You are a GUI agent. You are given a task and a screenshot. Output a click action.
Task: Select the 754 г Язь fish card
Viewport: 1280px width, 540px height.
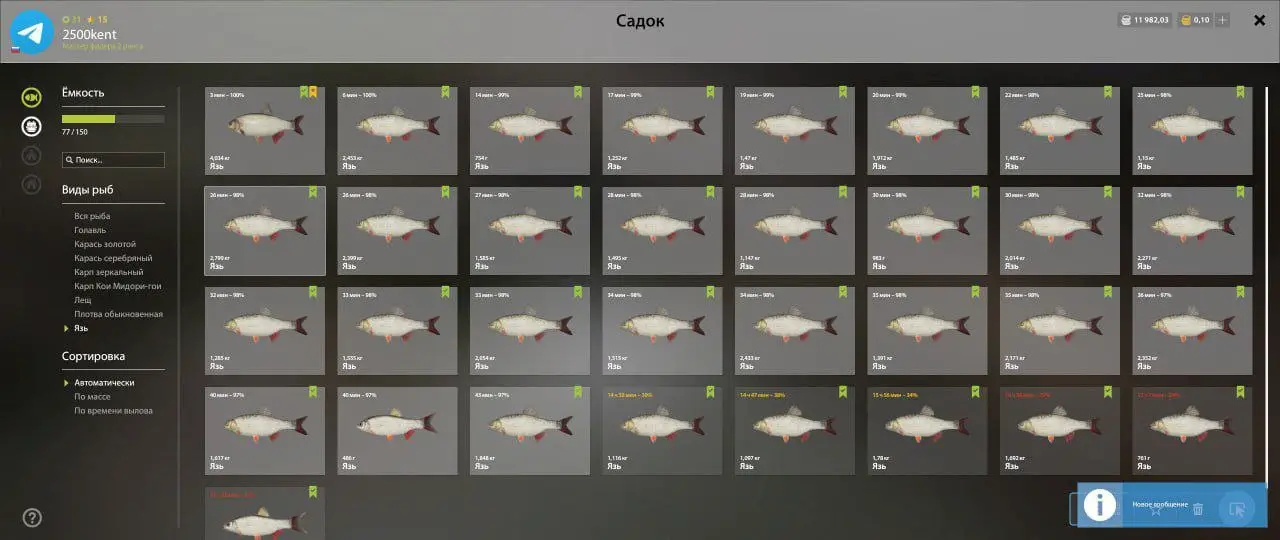click(x=530, y=131)
